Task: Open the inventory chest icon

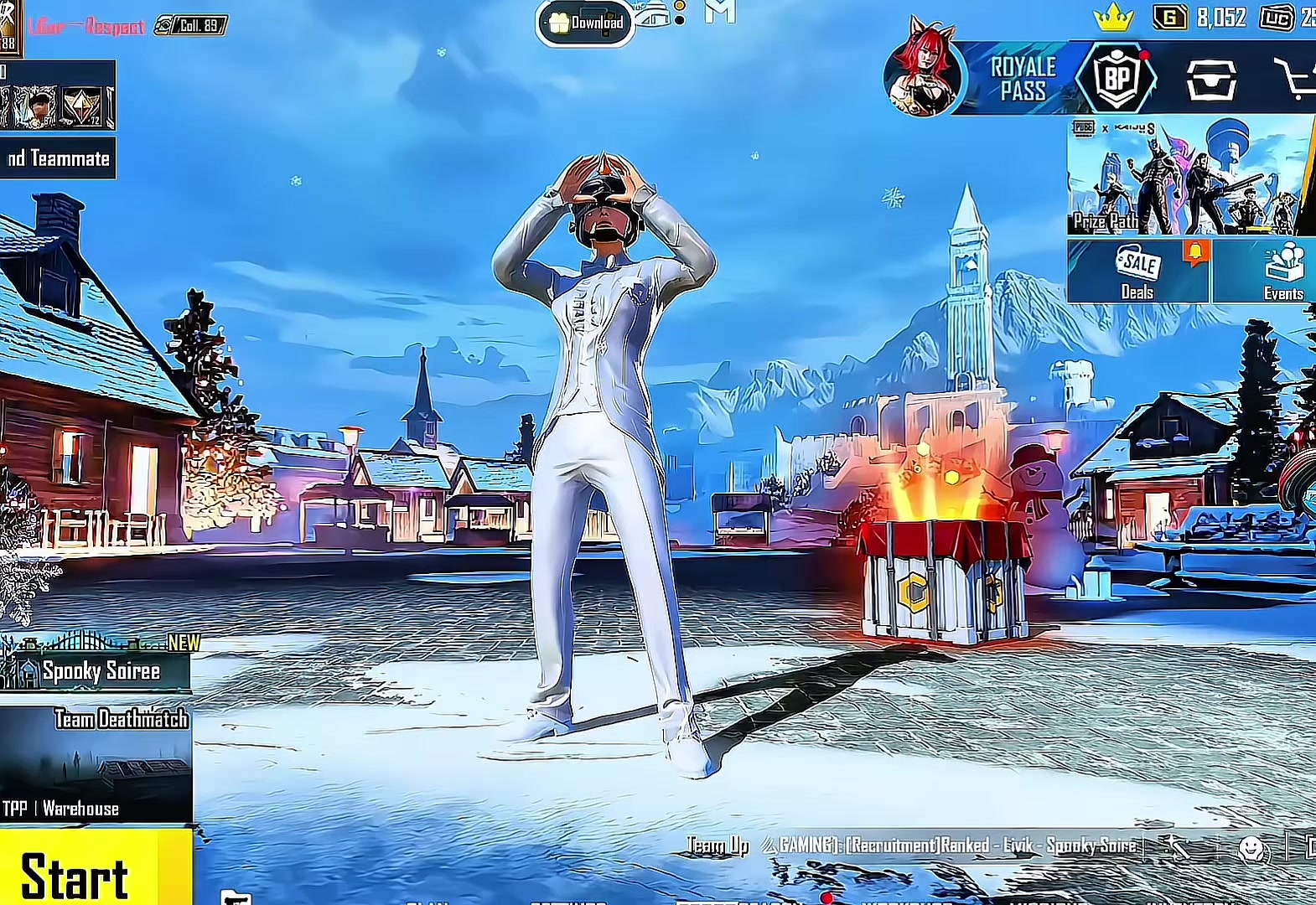Action: (x=1211, y=80)
